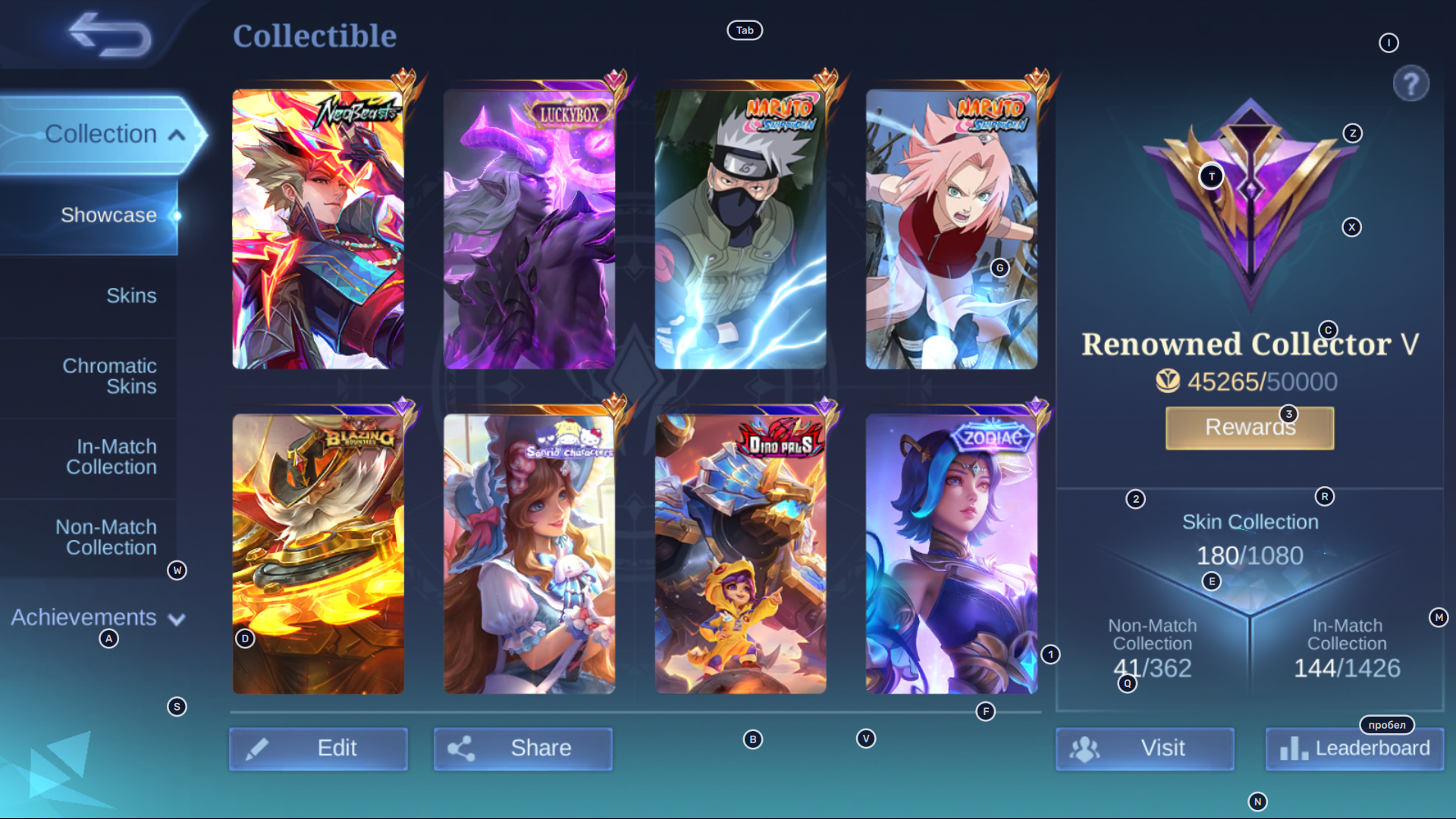Open the Collection tab panel
The height and width of the screenshot is (819, 1456).
(101, 133)
